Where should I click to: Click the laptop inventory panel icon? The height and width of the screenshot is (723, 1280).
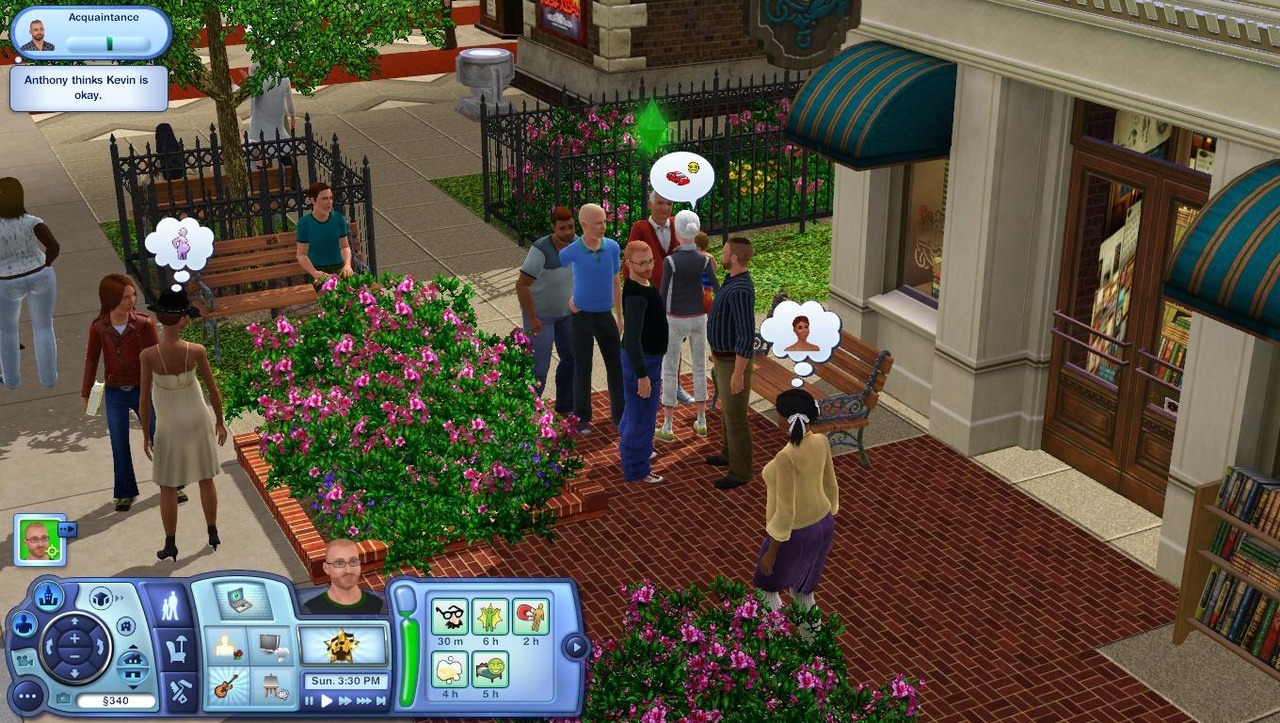241,603
